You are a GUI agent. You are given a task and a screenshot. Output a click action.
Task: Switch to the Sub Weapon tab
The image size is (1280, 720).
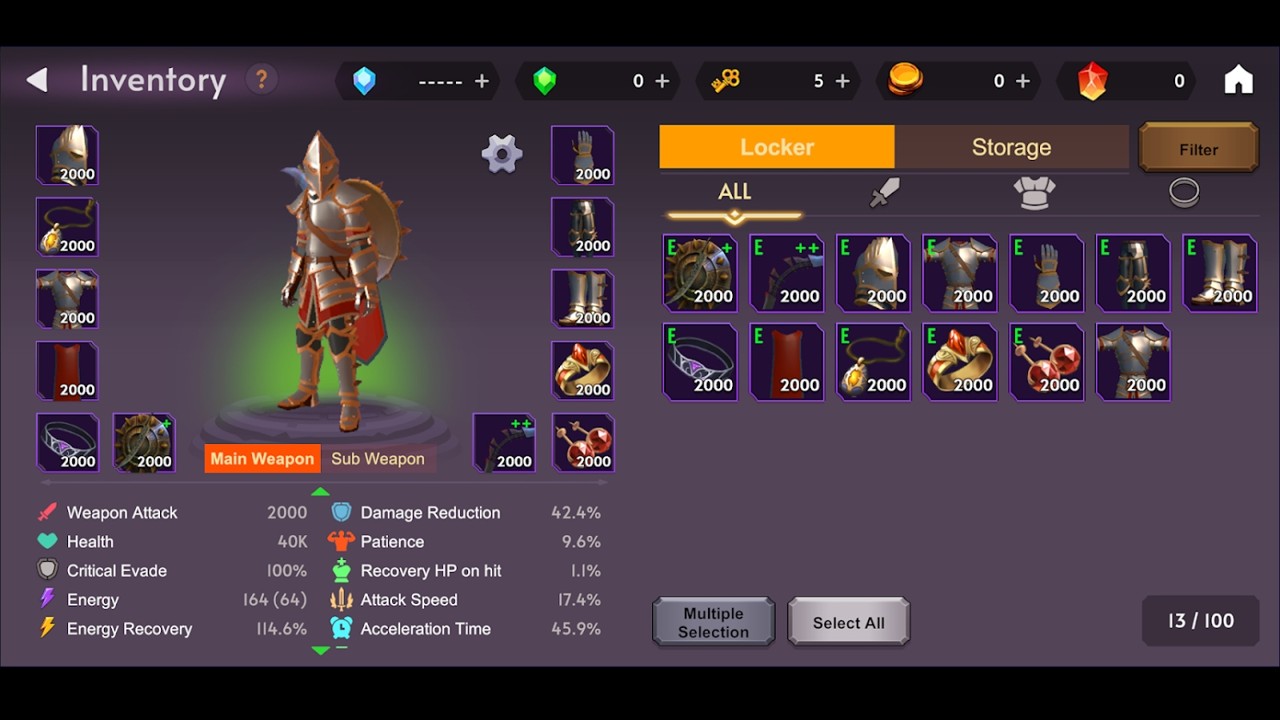click(378, 459)
